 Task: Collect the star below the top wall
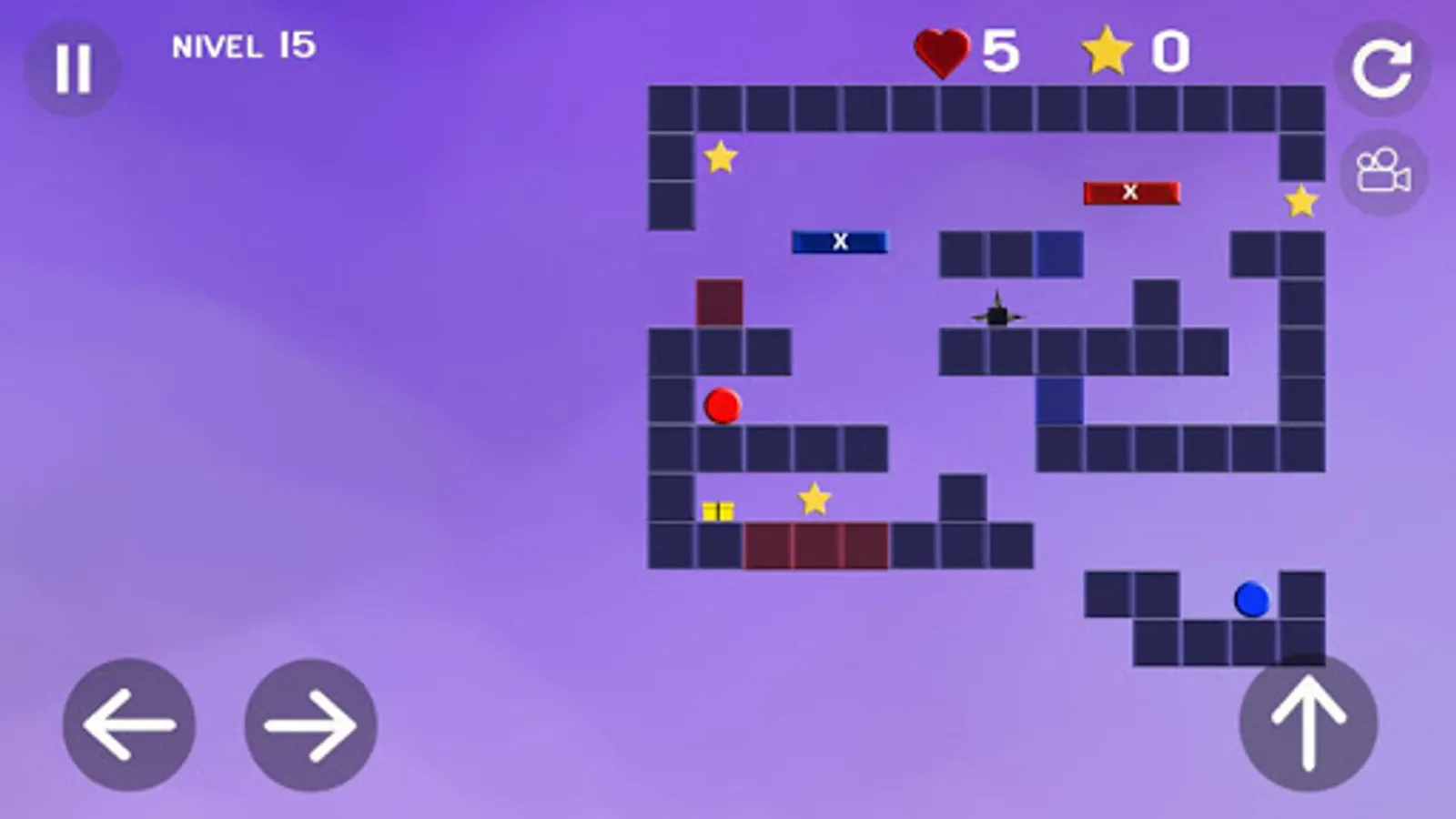(x=720, y=157)
